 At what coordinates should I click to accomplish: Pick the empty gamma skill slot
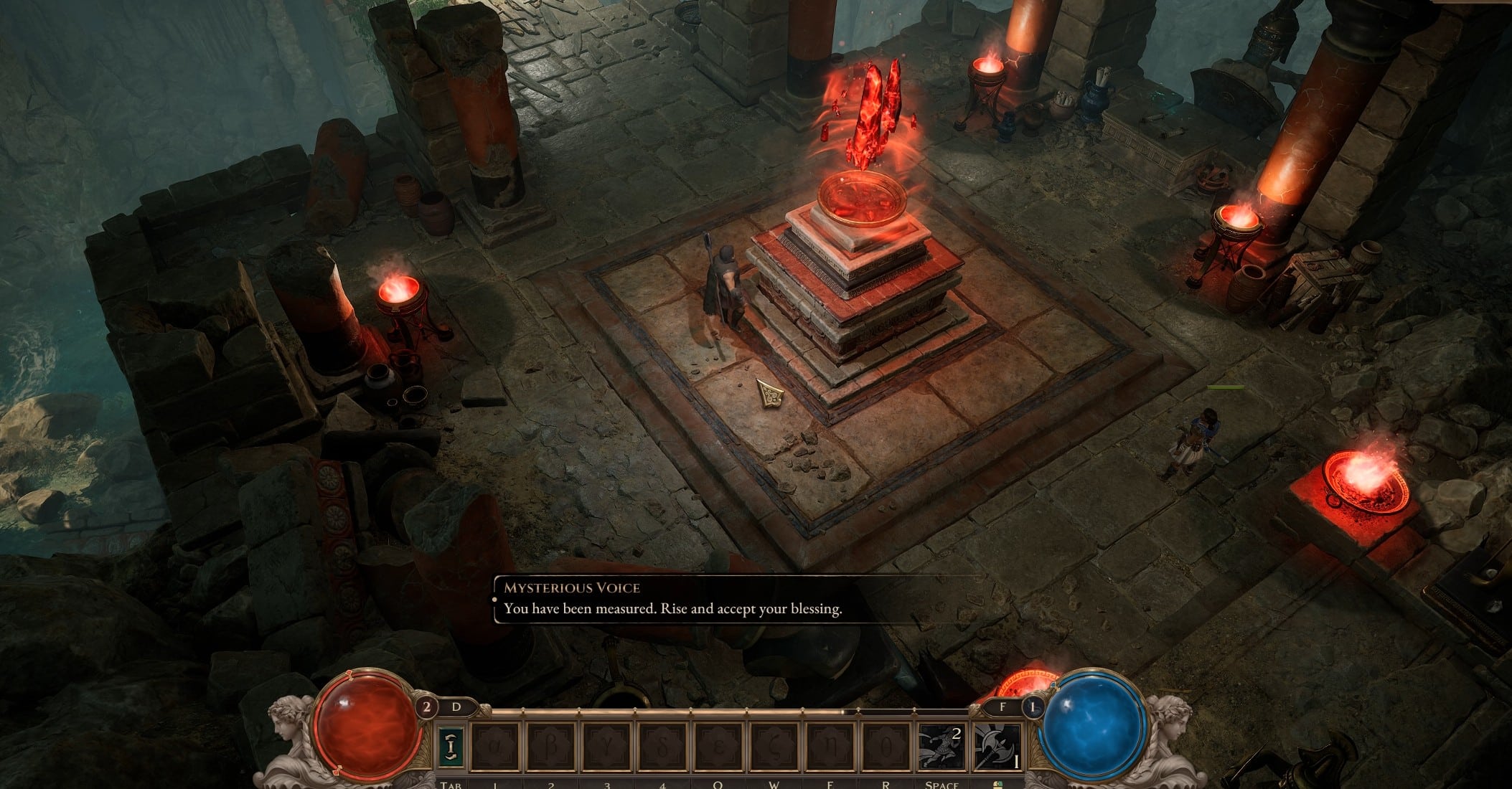(607, 747)
